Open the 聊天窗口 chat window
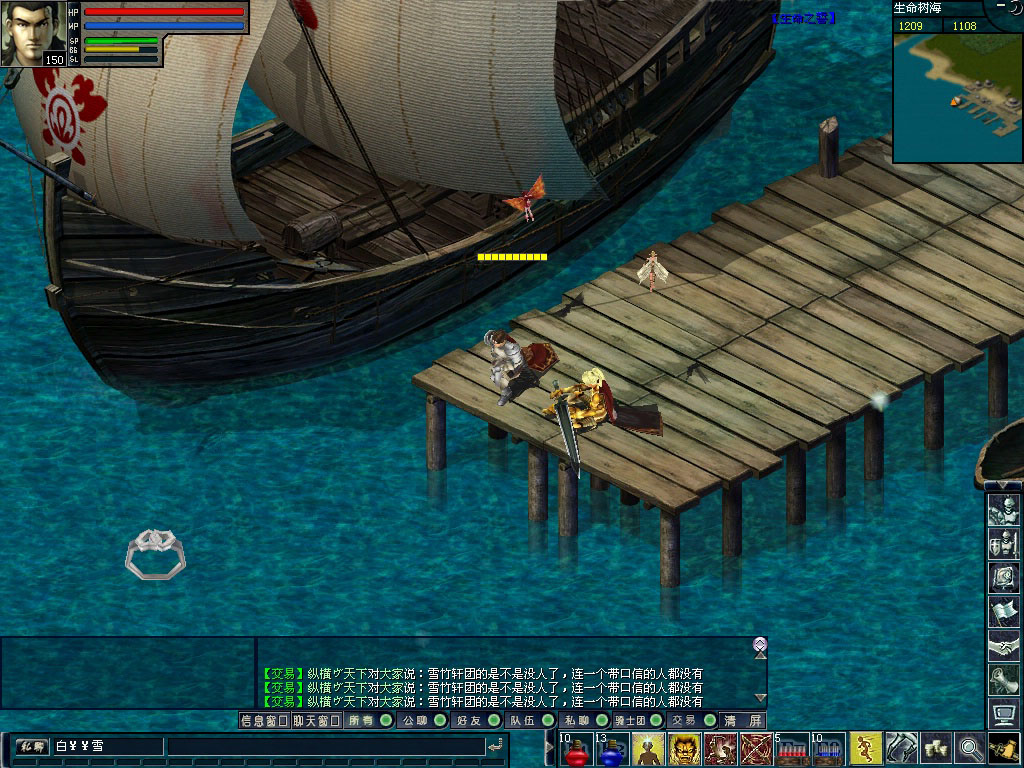This screenshot has width=1024, height=768. [316, 720]
